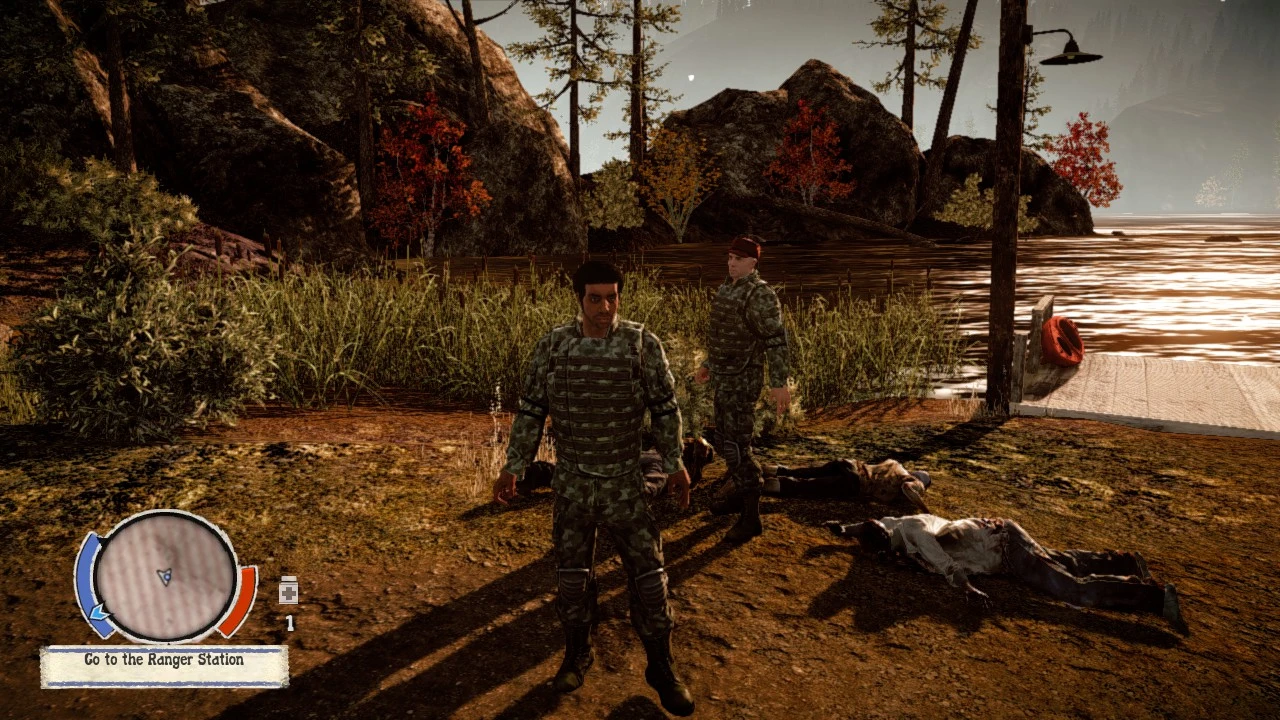Click the medical kit consumable icon
This screenshot has height=720, width=1280.
288,592
